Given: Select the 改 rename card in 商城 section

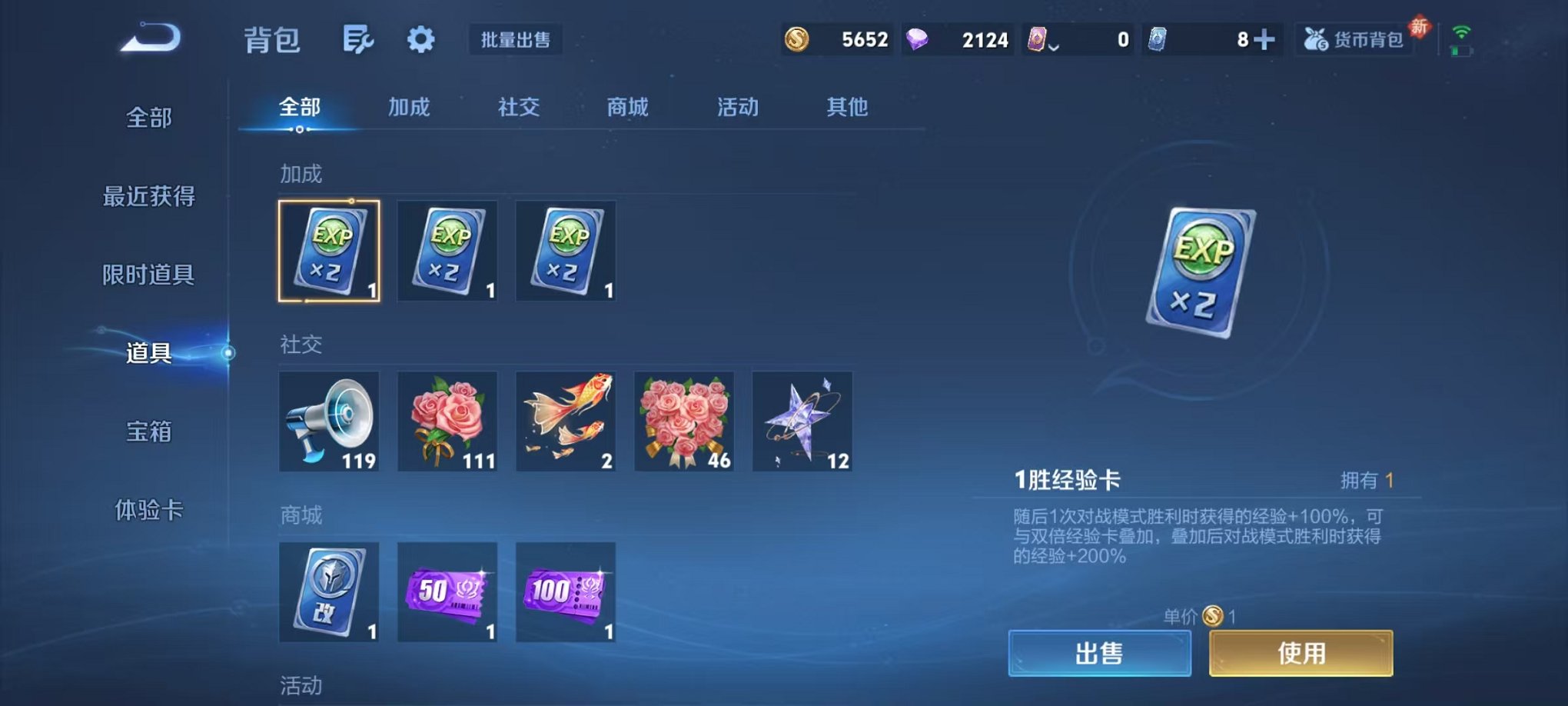Looking at the screenshot, I should pos(329,592).
